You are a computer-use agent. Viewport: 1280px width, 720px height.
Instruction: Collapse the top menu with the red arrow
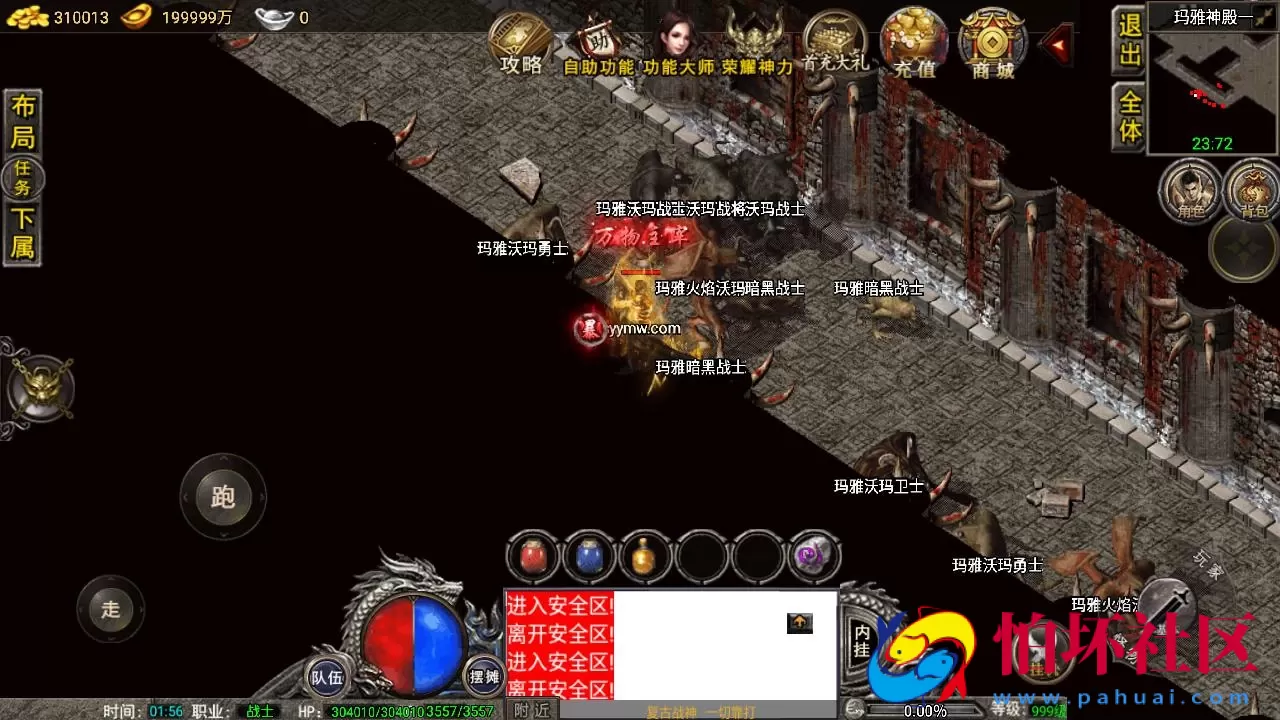[1056, 42]
